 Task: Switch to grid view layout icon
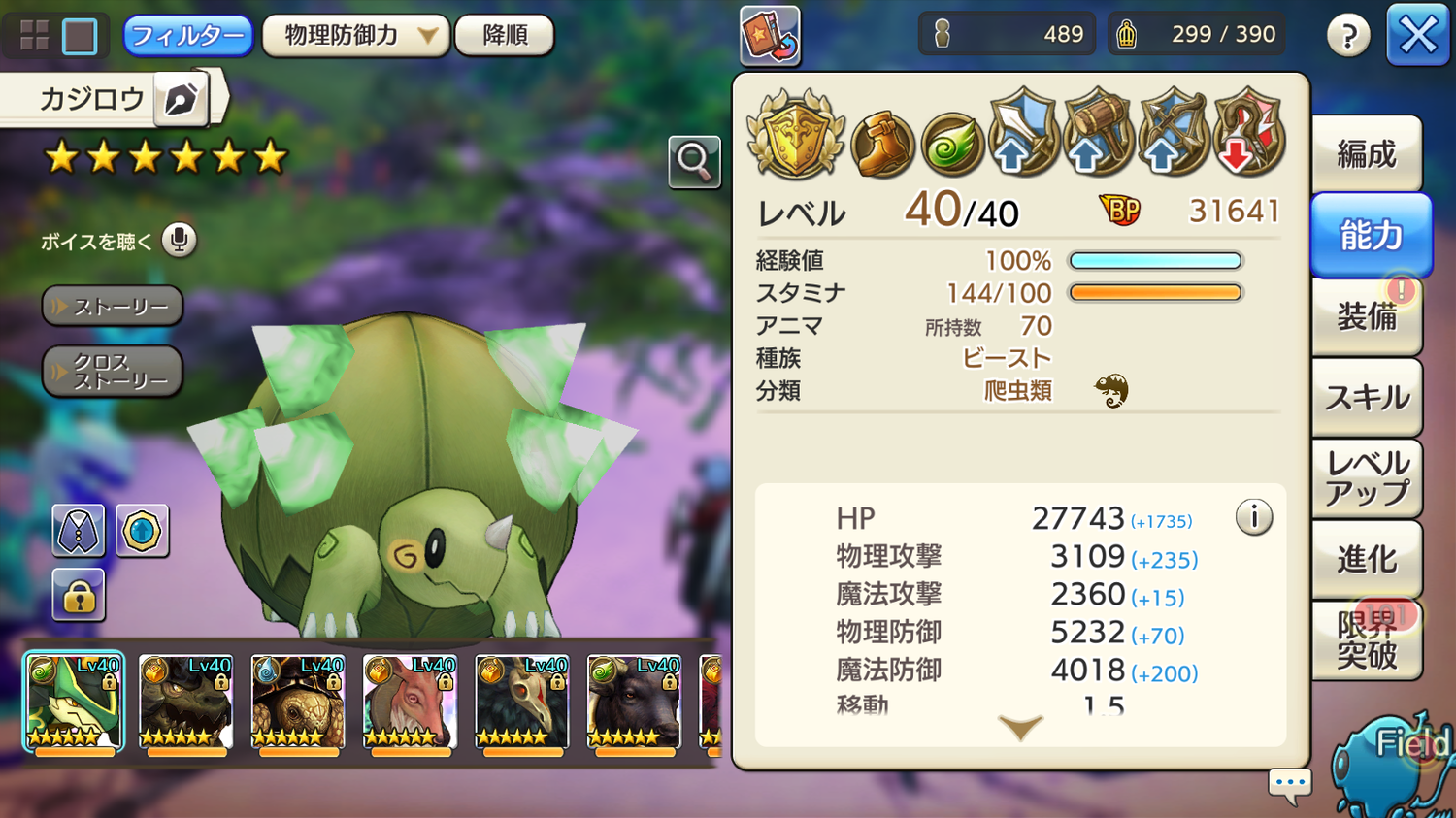click(x=34, y=36)
